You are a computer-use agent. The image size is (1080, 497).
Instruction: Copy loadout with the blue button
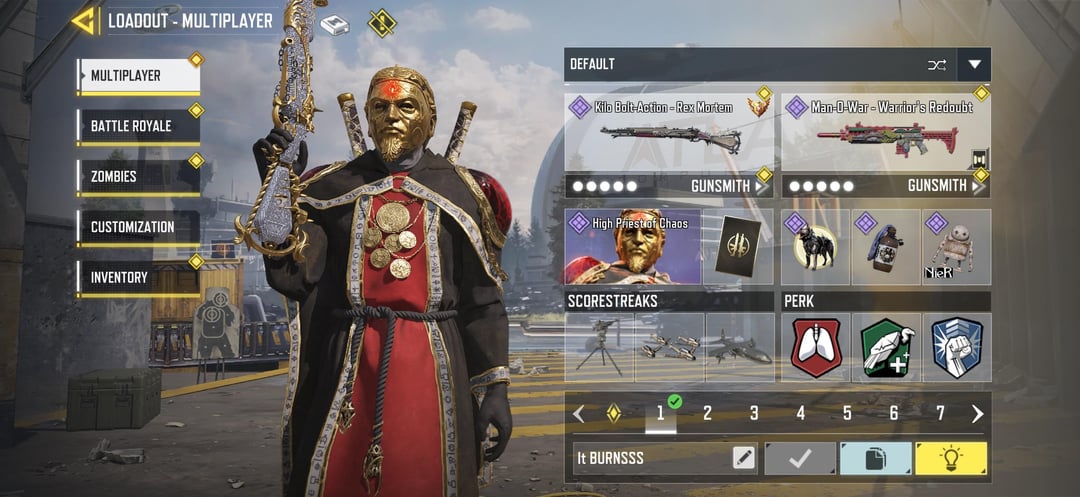(x=875, y=458)
